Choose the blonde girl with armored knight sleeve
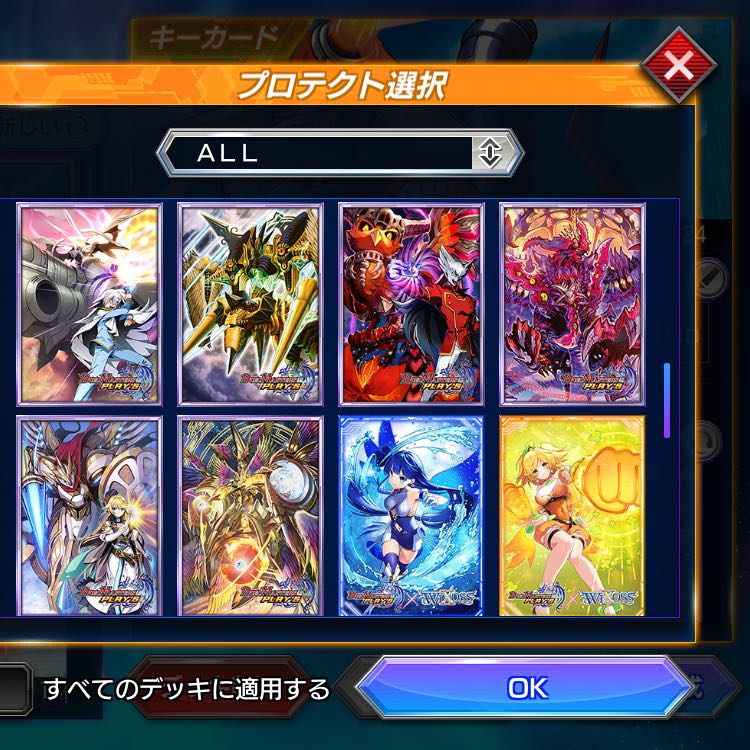Image resolution: width=750 pixels, height=750 pixels. tap(89, 514)
